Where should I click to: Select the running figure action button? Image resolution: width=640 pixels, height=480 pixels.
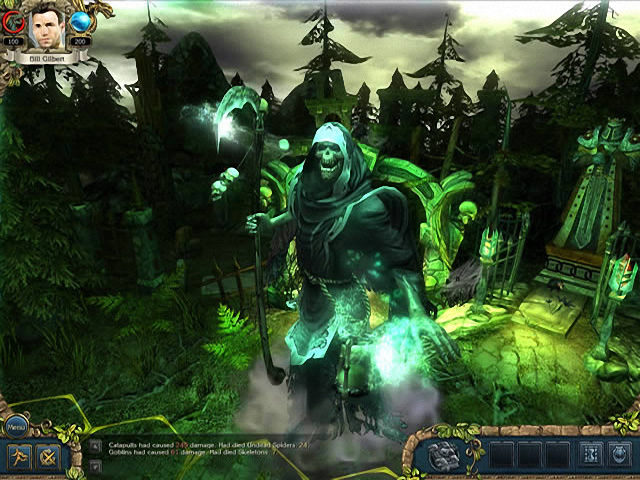[x=18, y=457]
